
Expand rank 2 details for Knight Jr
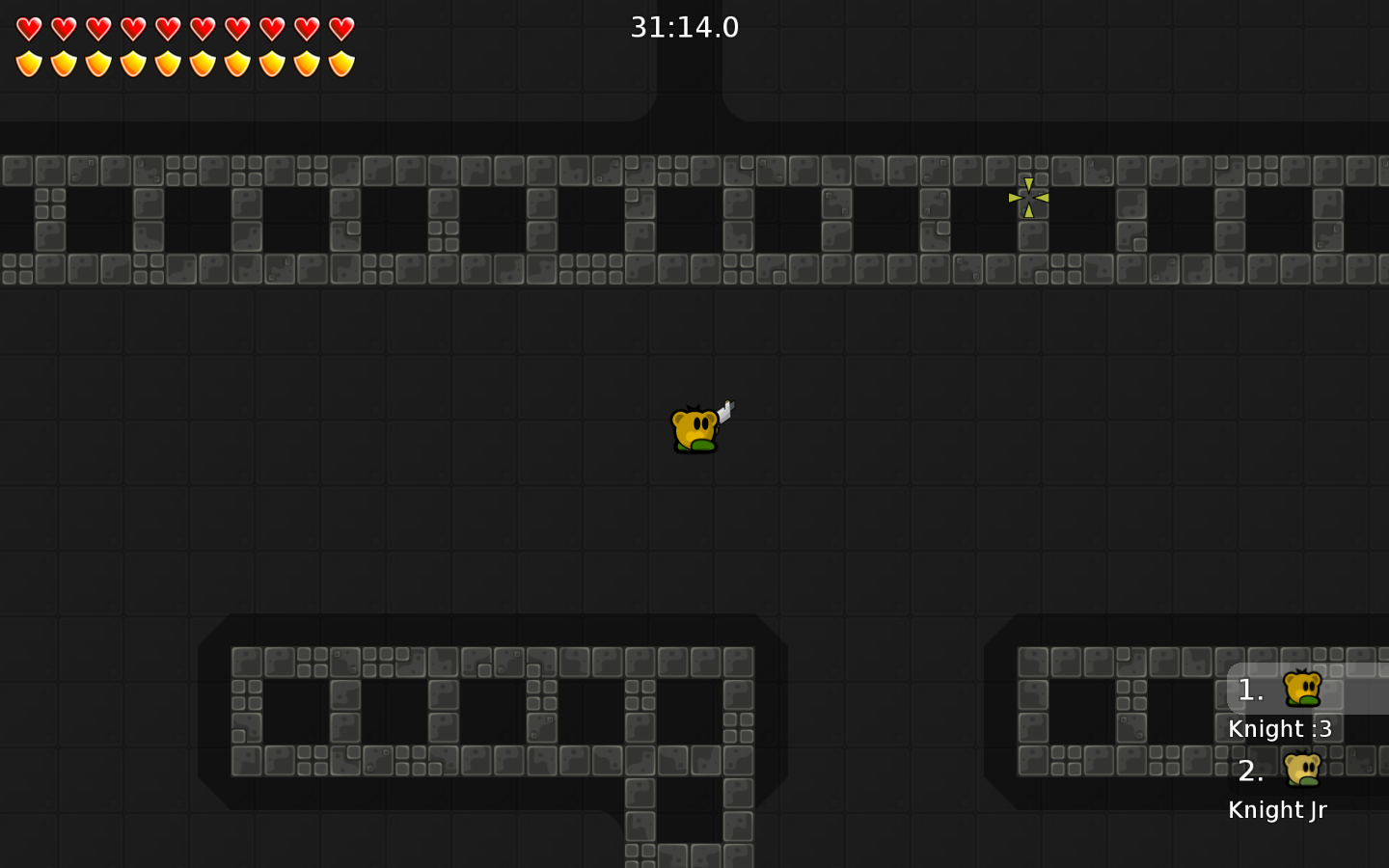coord(1277,810)
